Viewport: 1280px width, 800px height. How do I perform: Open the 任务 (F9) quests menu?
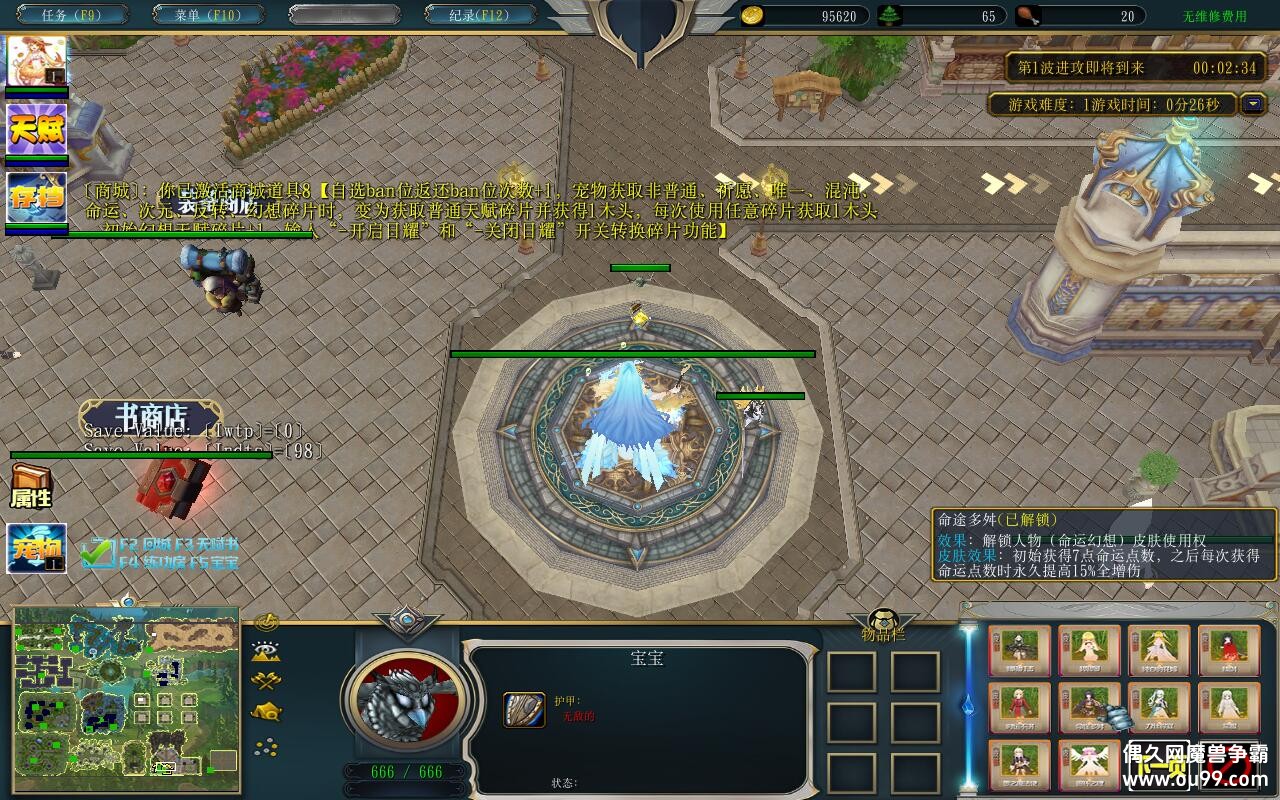[x=70, y=15]
